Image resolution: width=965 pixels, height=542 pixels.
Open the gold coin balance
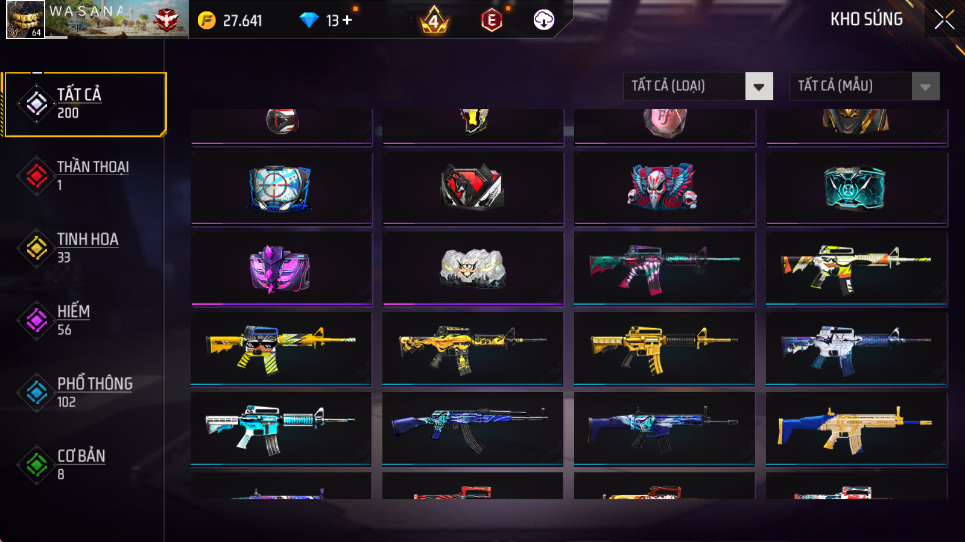(230, 20)
